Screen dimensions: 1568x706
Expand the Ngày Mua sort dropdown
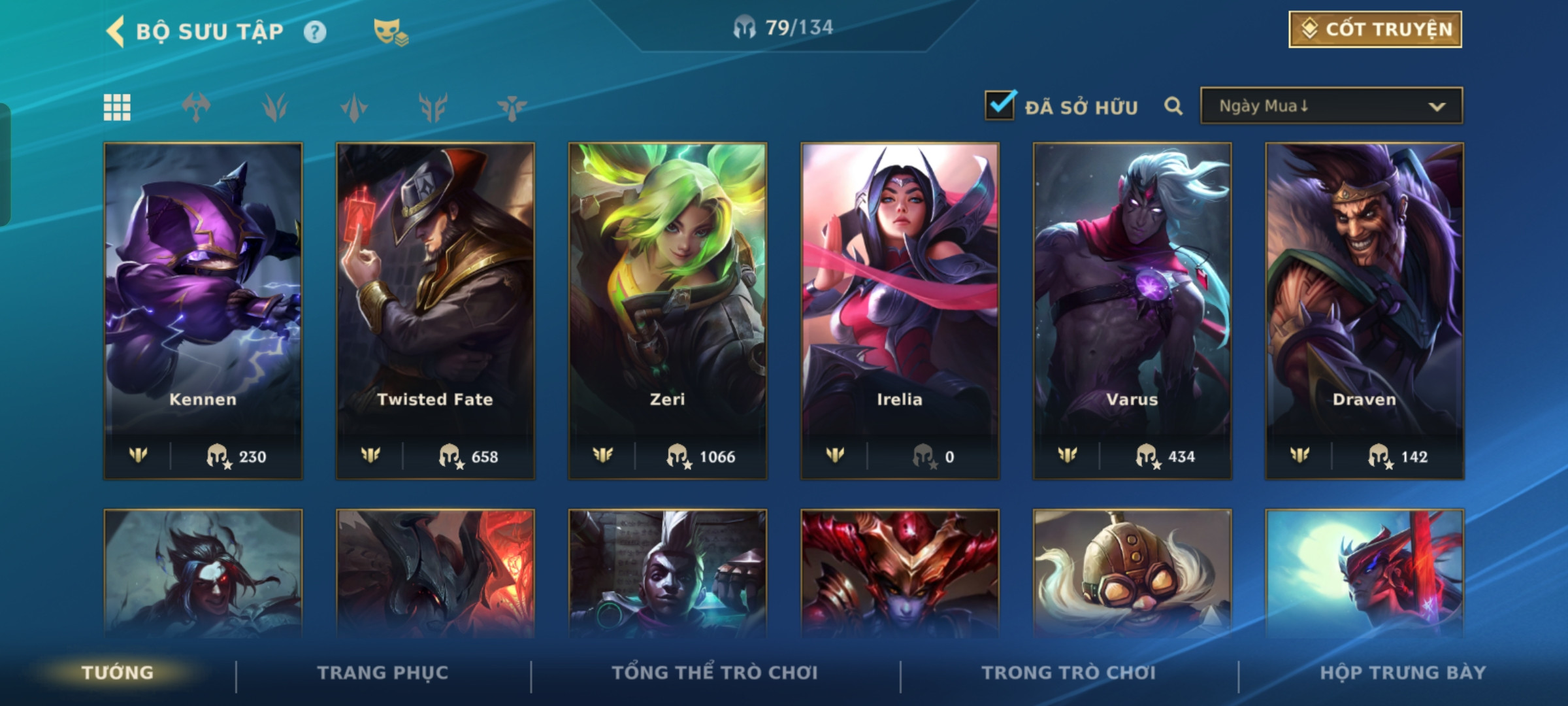pyautogui.click(x=1331, y=106)
